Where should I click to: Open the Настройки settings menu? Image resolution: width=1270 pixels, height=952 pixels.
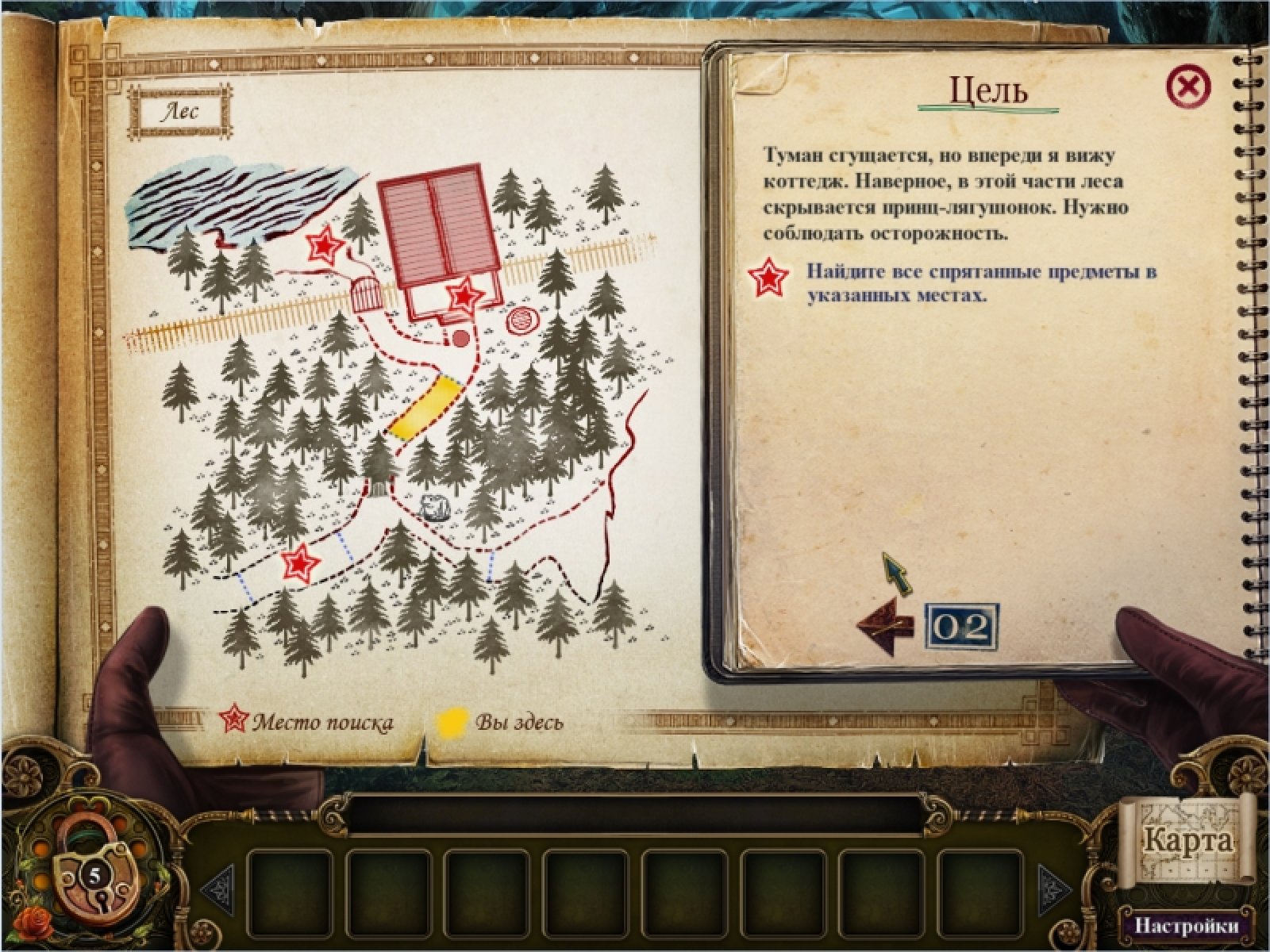pos(1186,926)
